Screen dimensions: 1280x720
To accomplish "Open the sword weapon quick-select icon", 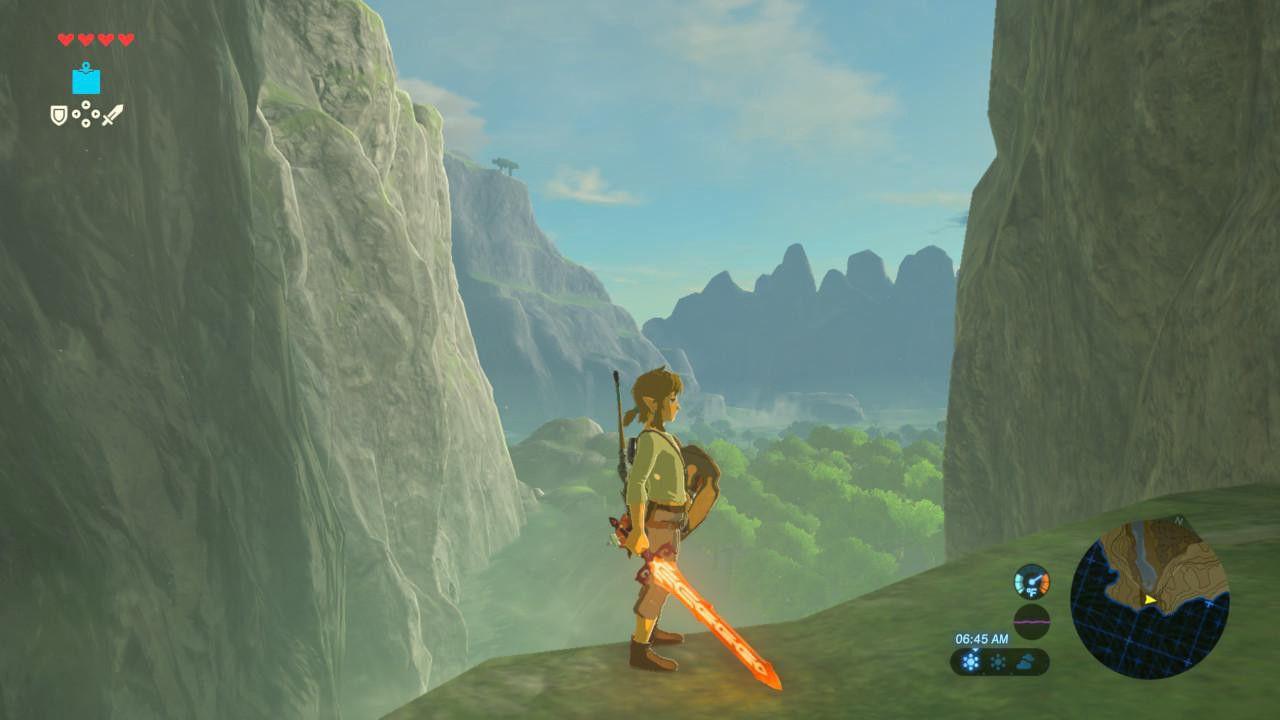I will point(112,115).
